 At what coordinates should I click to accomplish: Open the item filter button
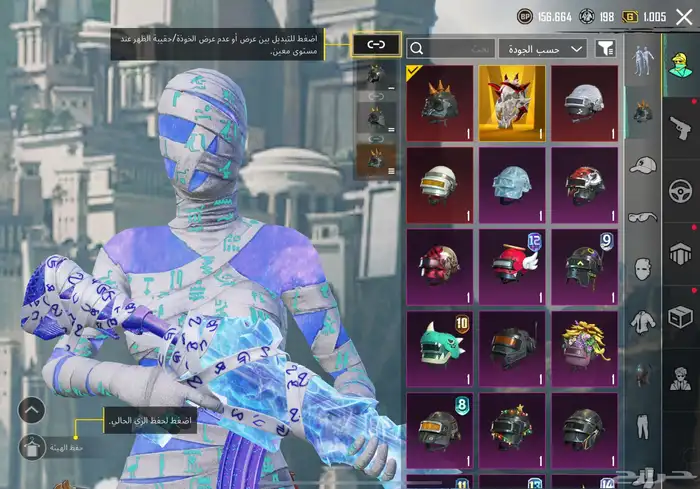(605, 48)
